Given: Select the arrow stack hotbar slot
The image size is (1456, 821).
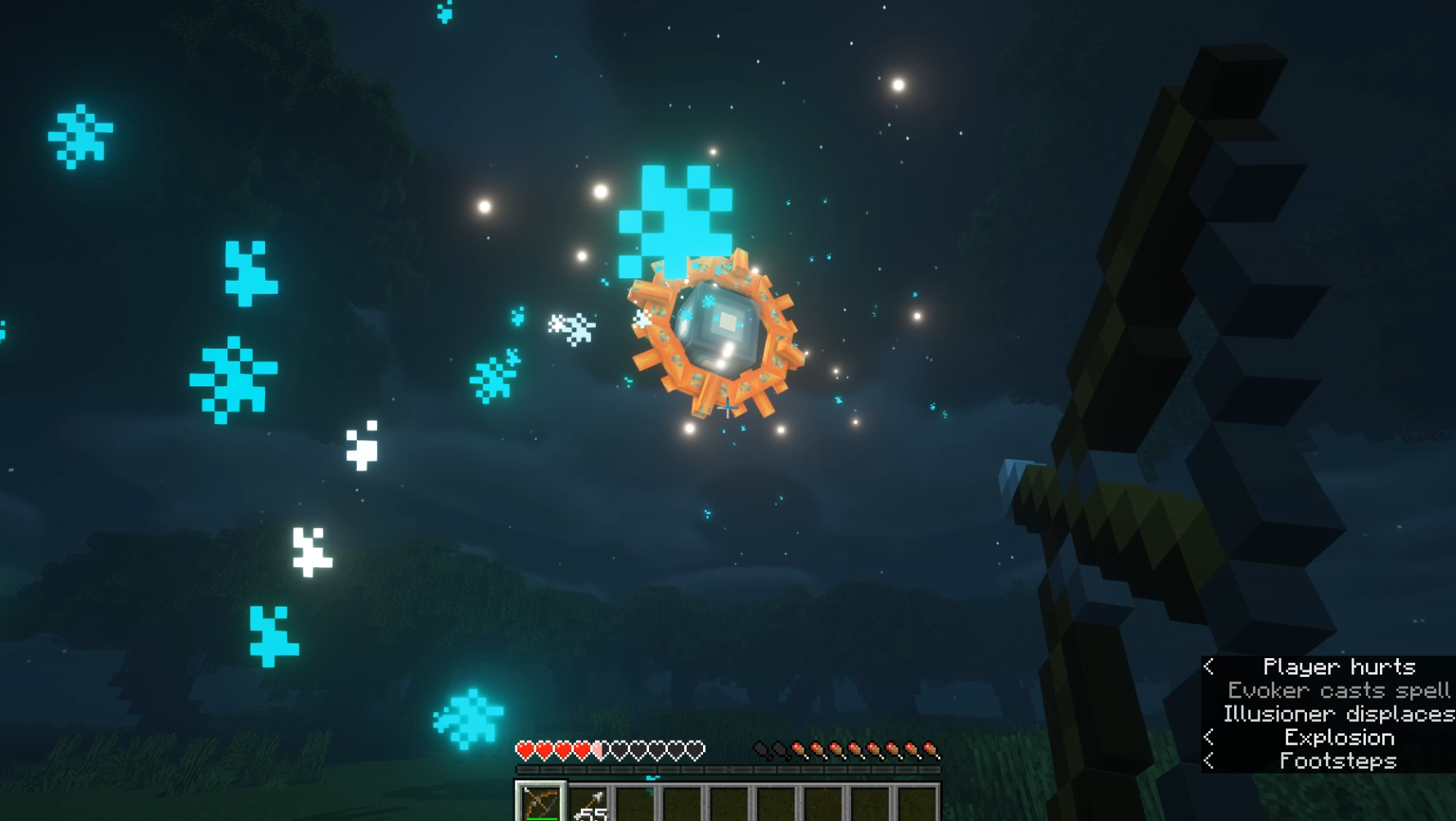Looking at the screenshot, I should click(x=588, y=804).
